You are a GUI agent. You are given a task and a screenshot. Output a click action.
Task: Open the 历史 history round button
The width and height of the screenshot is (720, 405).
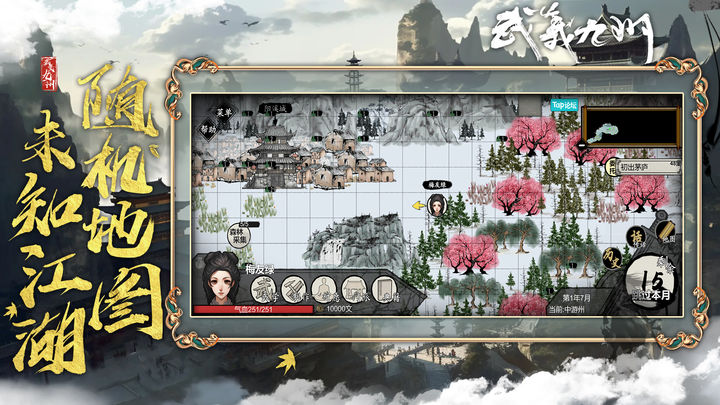pos(609,258)
